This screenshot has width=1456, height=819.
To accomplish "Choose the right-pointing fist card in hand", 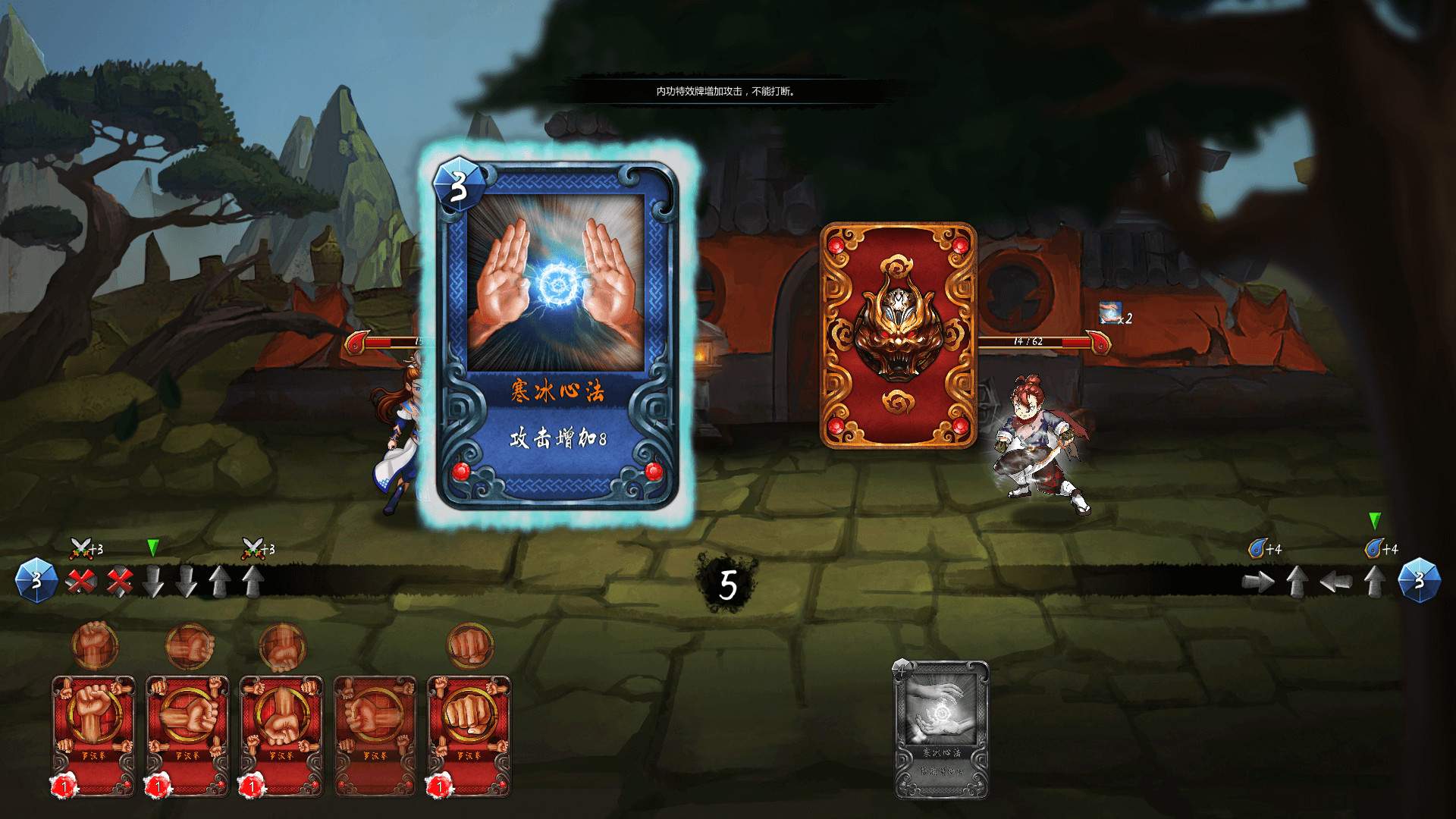I will click(187, 734).
